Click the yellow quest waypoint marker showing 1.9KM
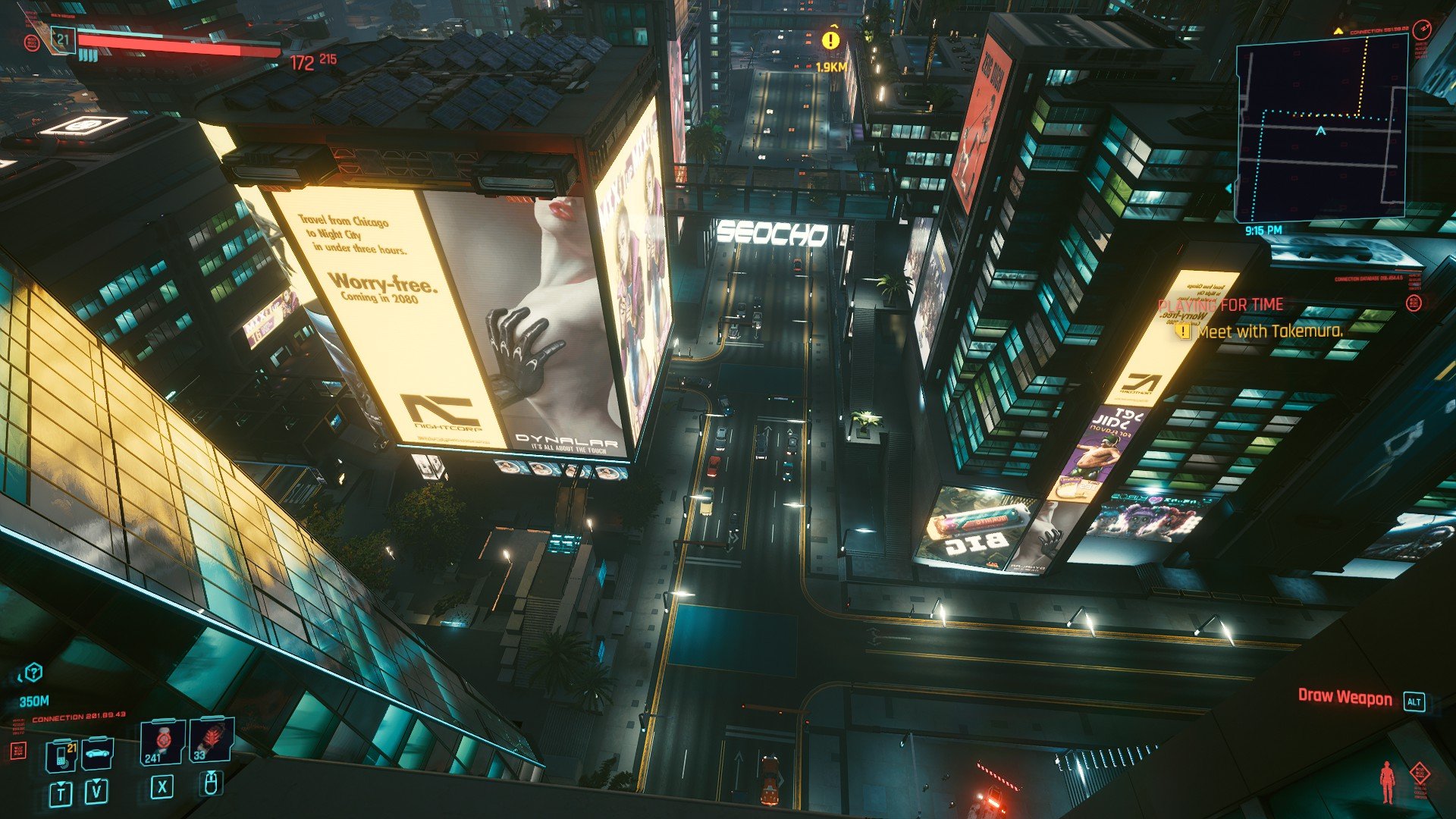 tap(831, 40)
